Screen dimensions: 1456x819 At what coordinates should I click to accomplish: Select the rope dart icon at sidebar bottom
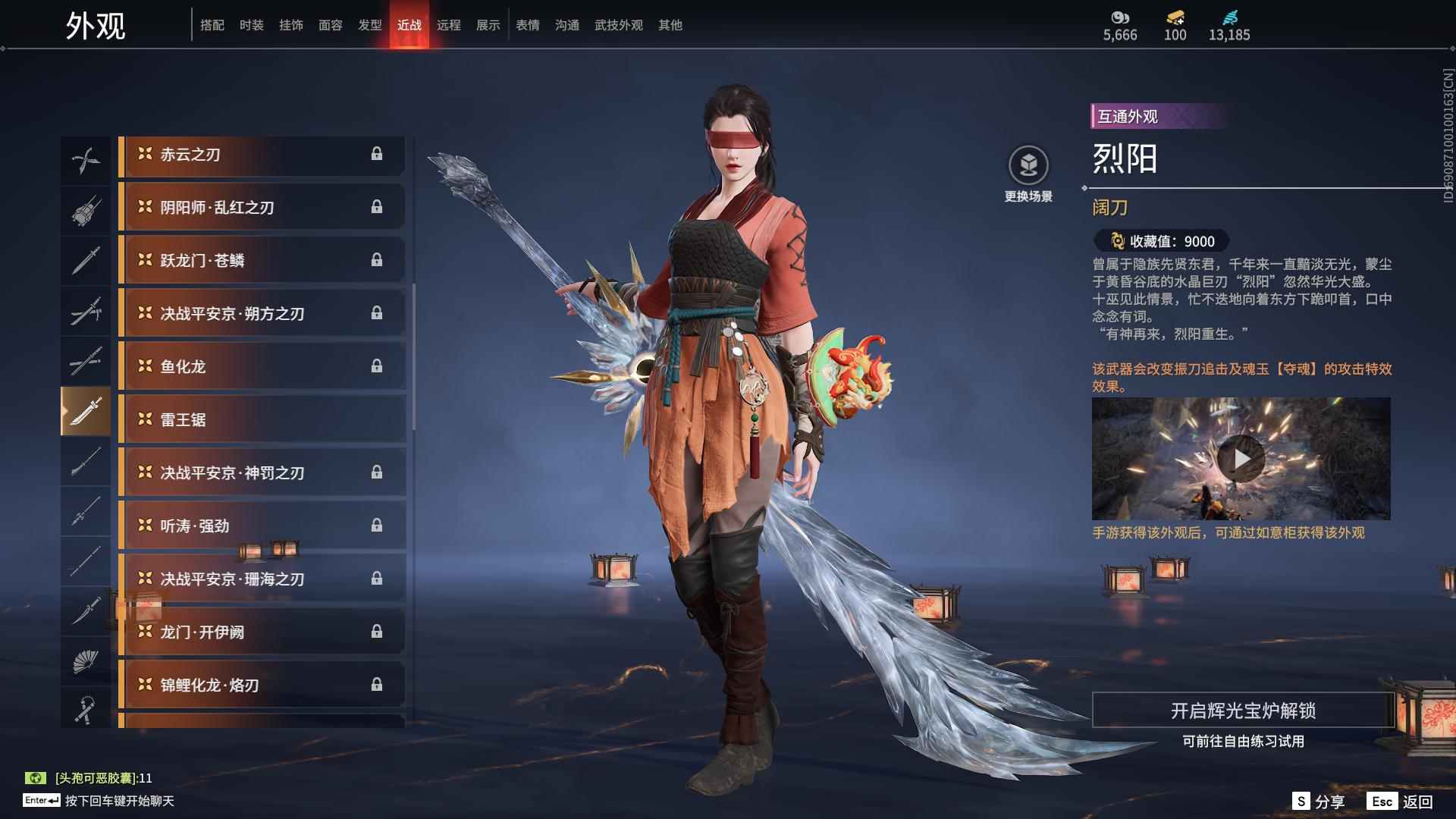coord(86,709)
